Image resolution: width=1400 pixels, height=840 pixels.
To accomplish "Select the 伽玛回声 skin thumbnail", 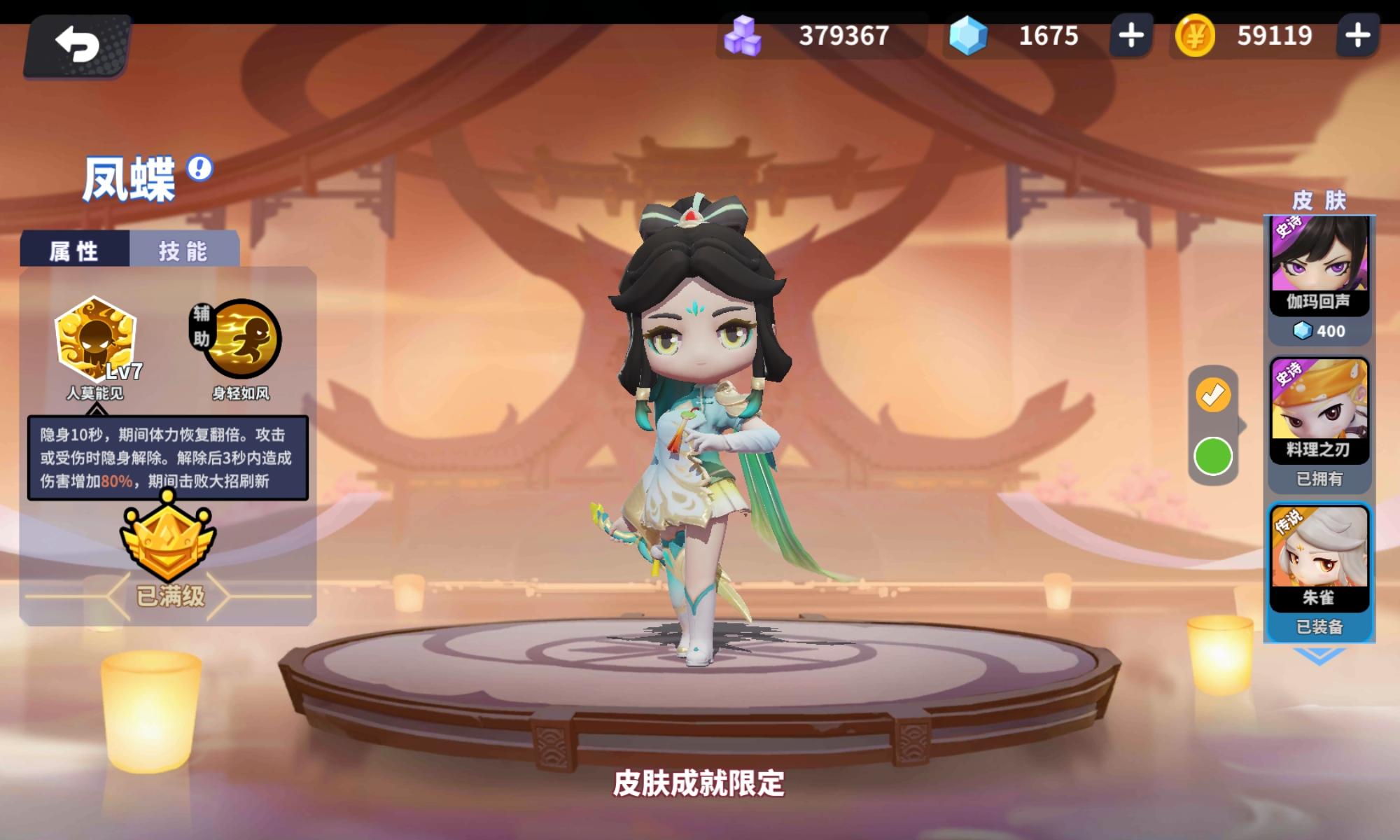I will pyautogui.click(x=1319, y=259).
